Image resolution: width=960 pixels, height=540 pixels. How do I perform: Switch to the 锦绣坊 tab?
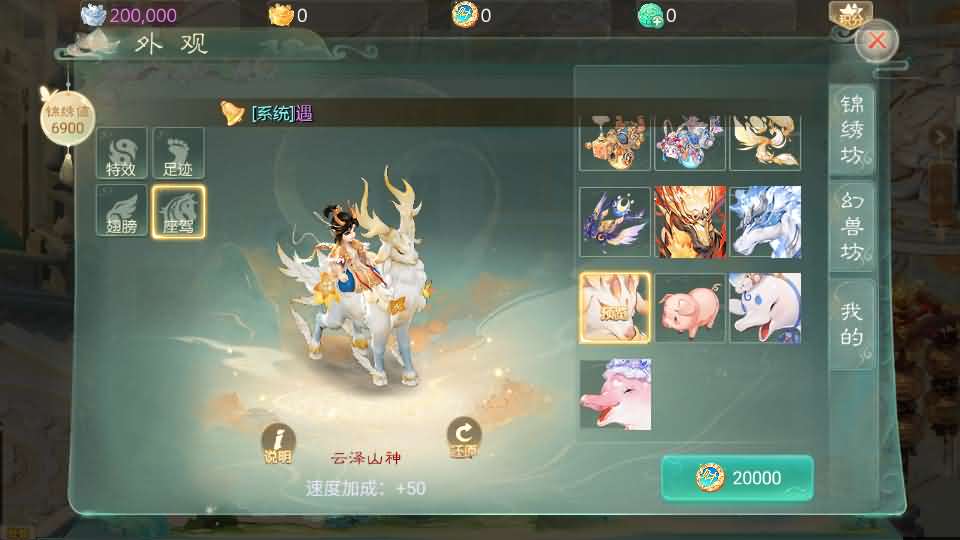[x=851, y=128]
